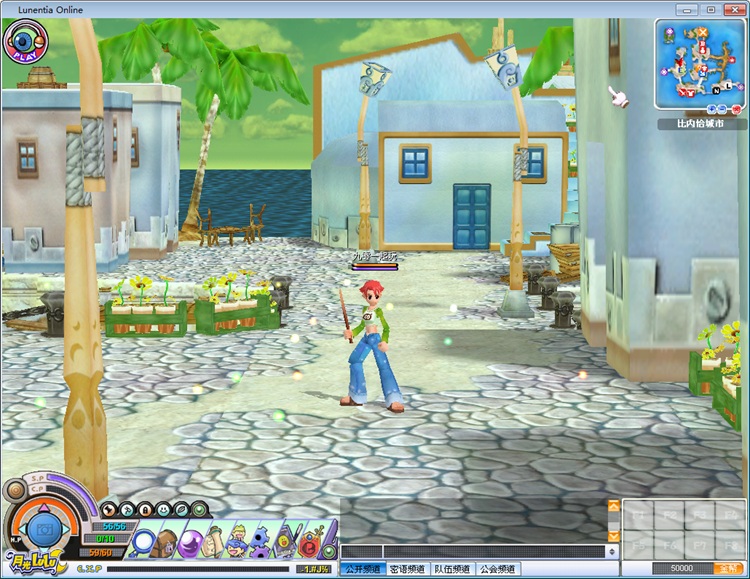Select the 队伍频道 chat tab
Screen dimensions: 750x579
tap(452, 569)
